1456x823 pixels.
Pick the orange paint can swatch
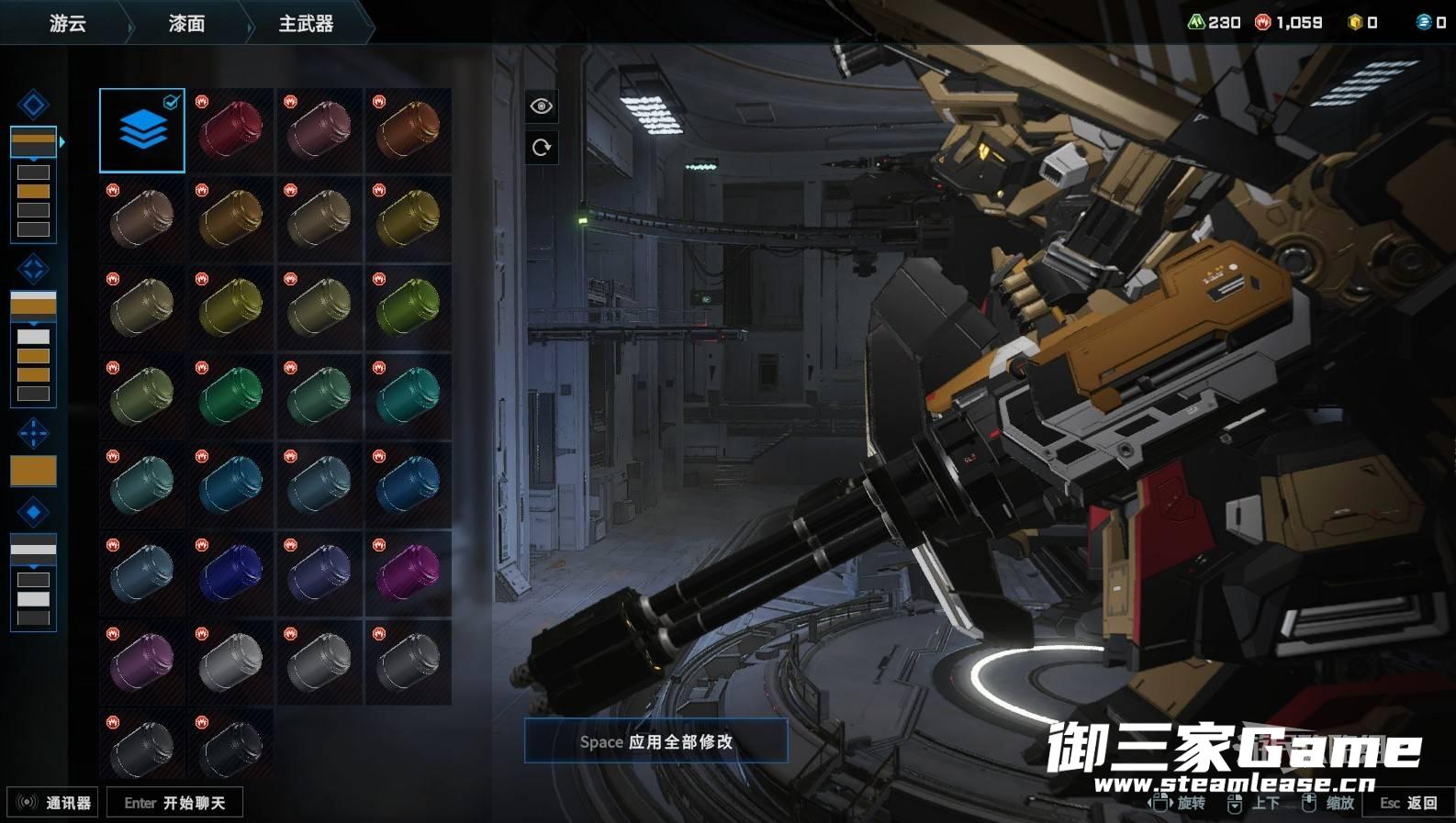tap(409, 130)
